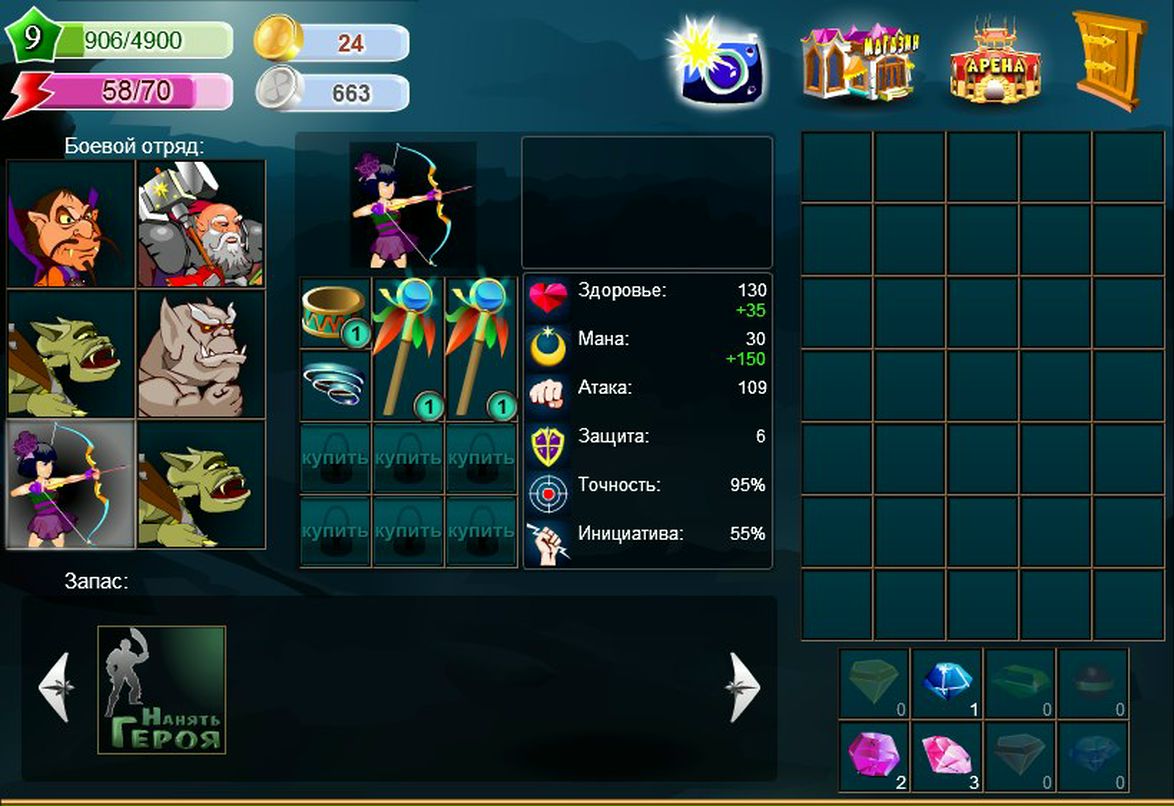The height and width of the screenshot is (806, 1174).
Task: Select the equipped drum ring item
Action: coord(336,313)
